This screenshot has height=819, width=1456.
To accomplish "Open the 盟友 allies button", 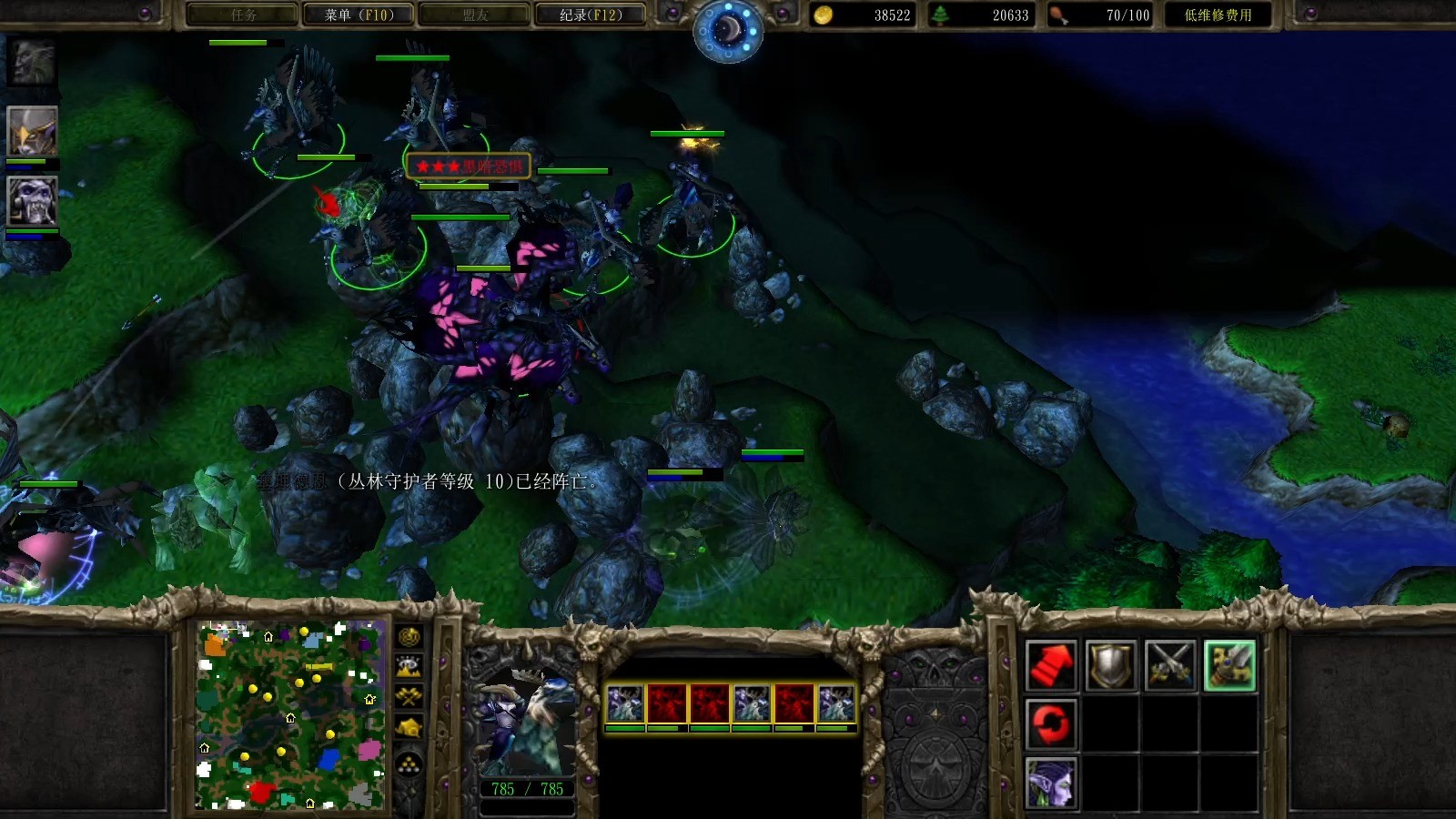I will click(474, 15).
